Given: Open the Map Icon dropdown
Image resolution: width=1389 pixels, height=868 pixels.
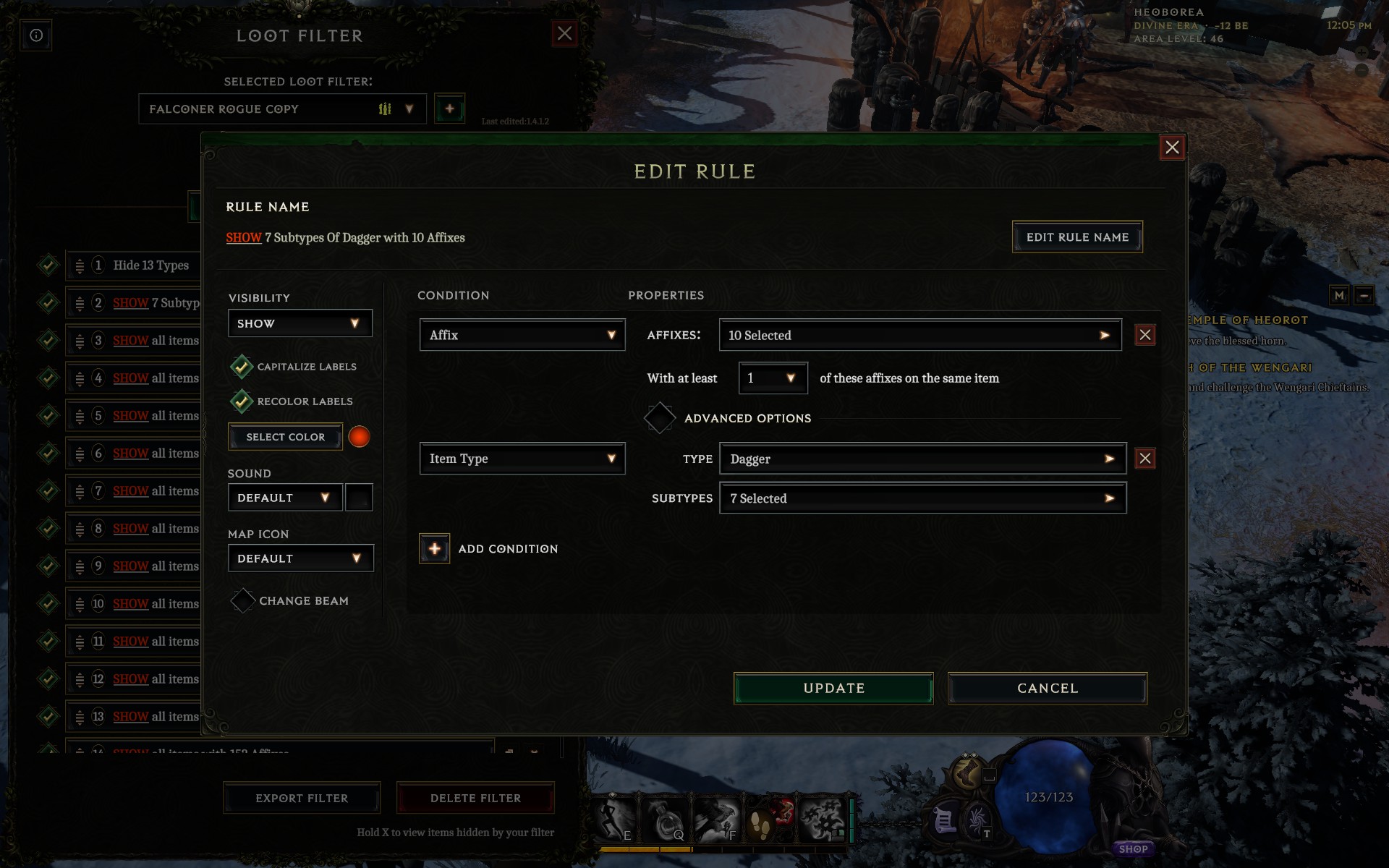Looking at the screenshot, I should pyautogui.click(x=300, y=558).
